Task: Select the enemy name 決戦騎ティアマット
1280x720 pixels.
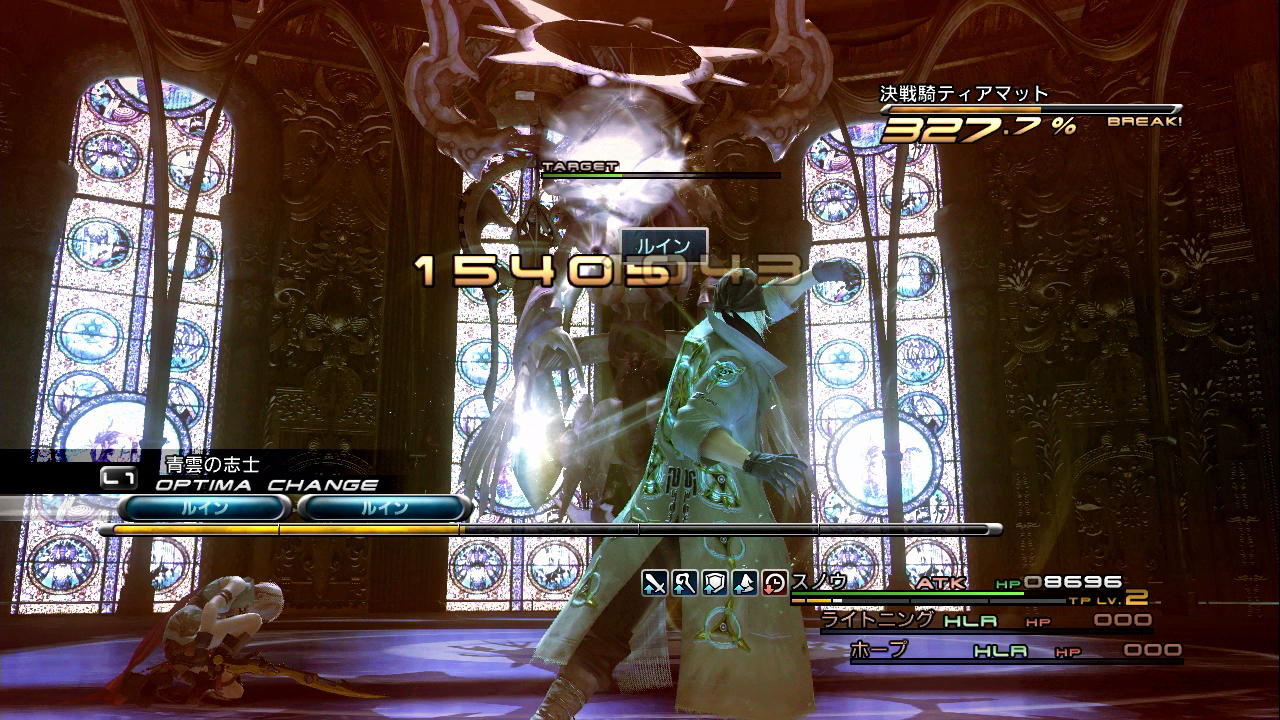Action: [x=963, y=94]
